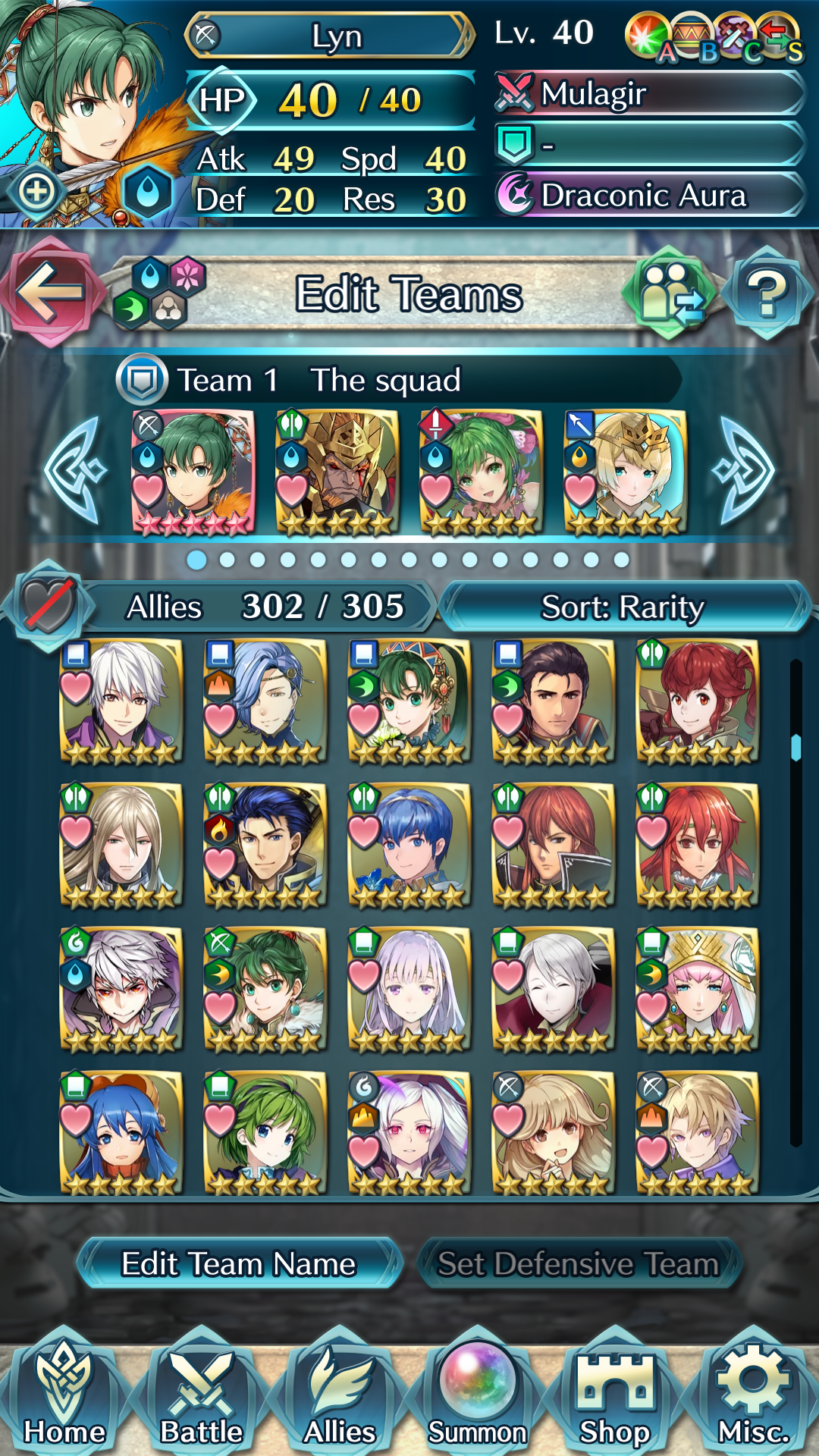Screen dimensions: 819x1456
Task: Open the Sort: Rarity dropdown
Action: [x=623, y=607]
